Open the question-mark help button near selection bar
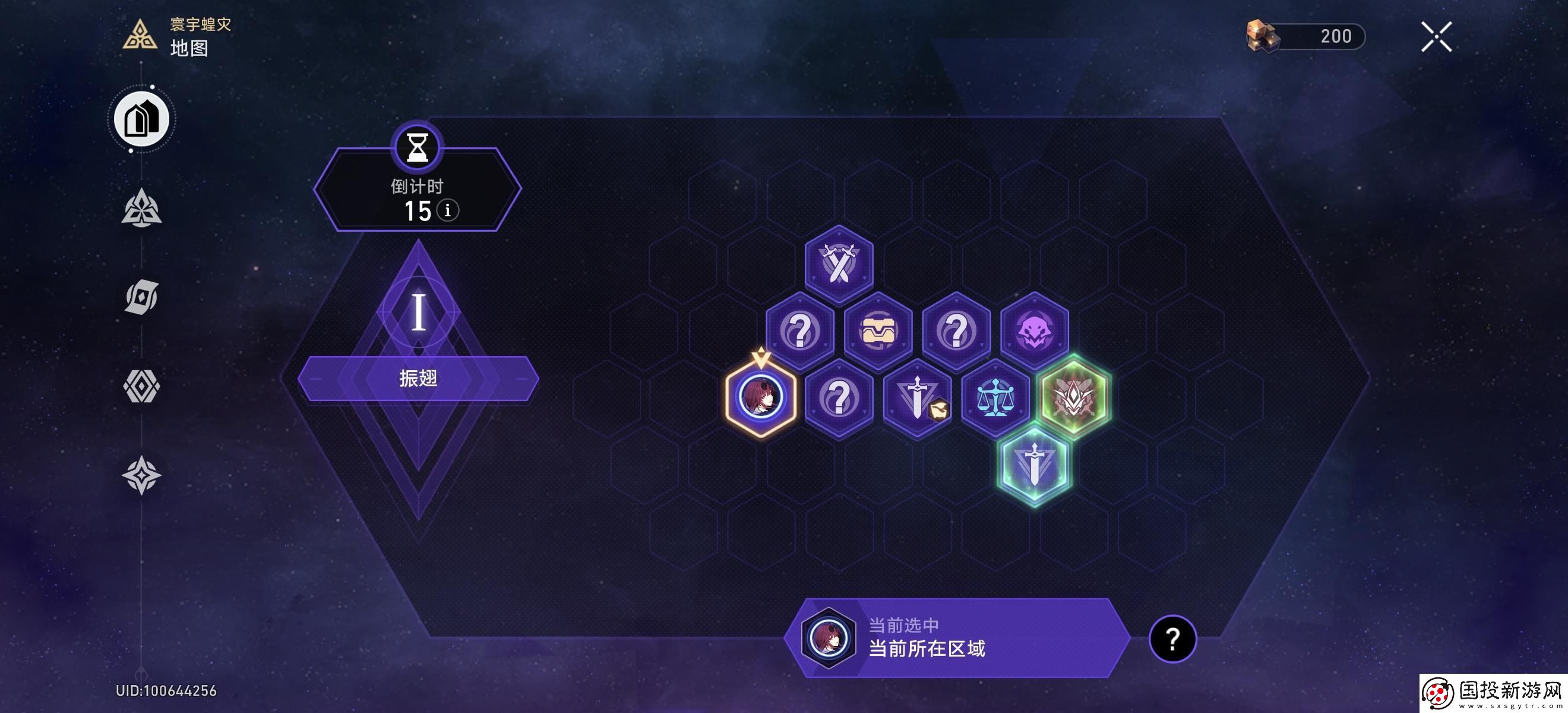This screenshot has width=1568, height=713. 1171,641
